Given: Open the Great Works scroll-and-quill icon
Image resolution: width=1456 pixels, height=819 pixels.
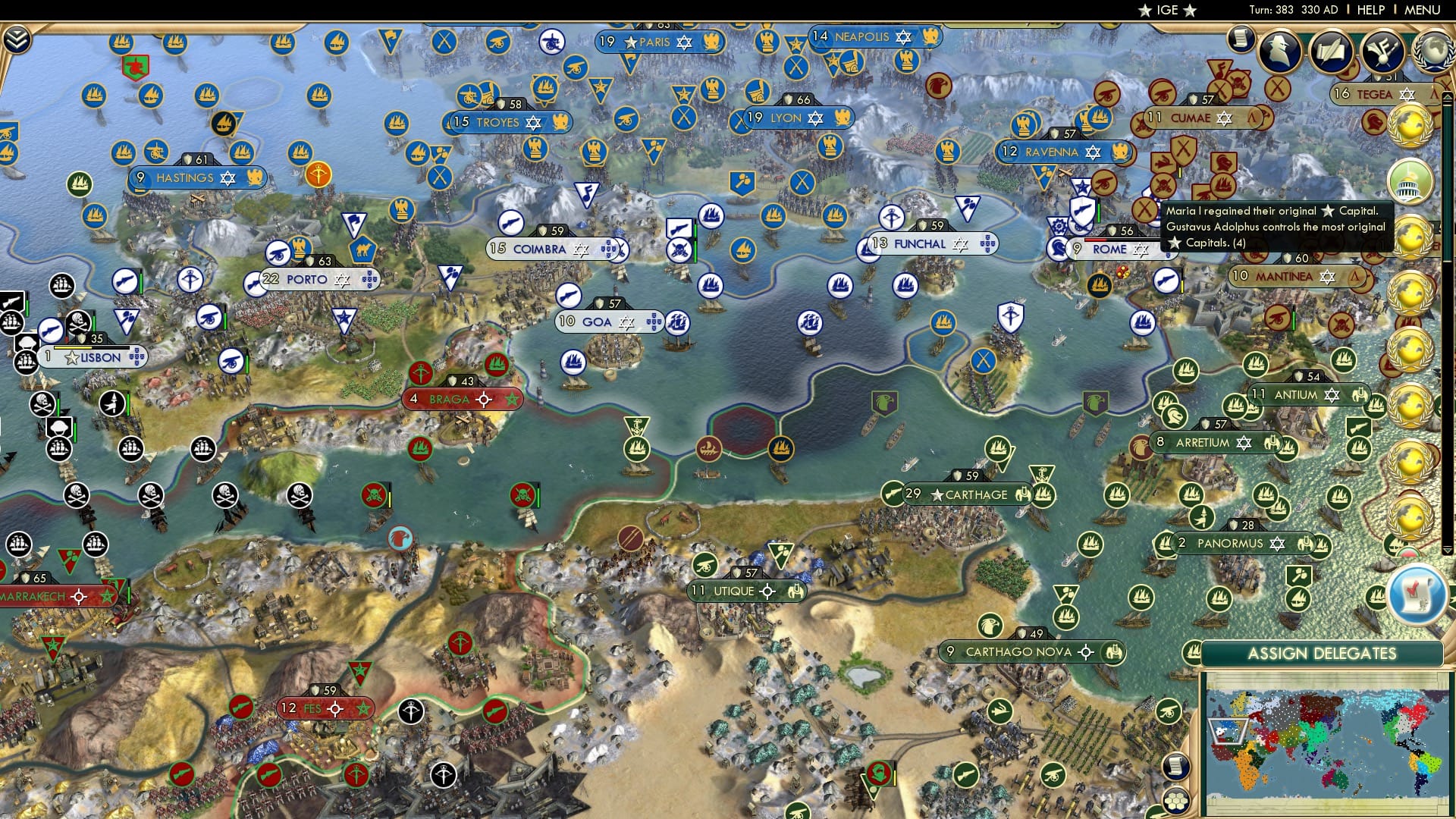Looking at the screenshot, I should pyautogui.click(x=1332, y=51).
